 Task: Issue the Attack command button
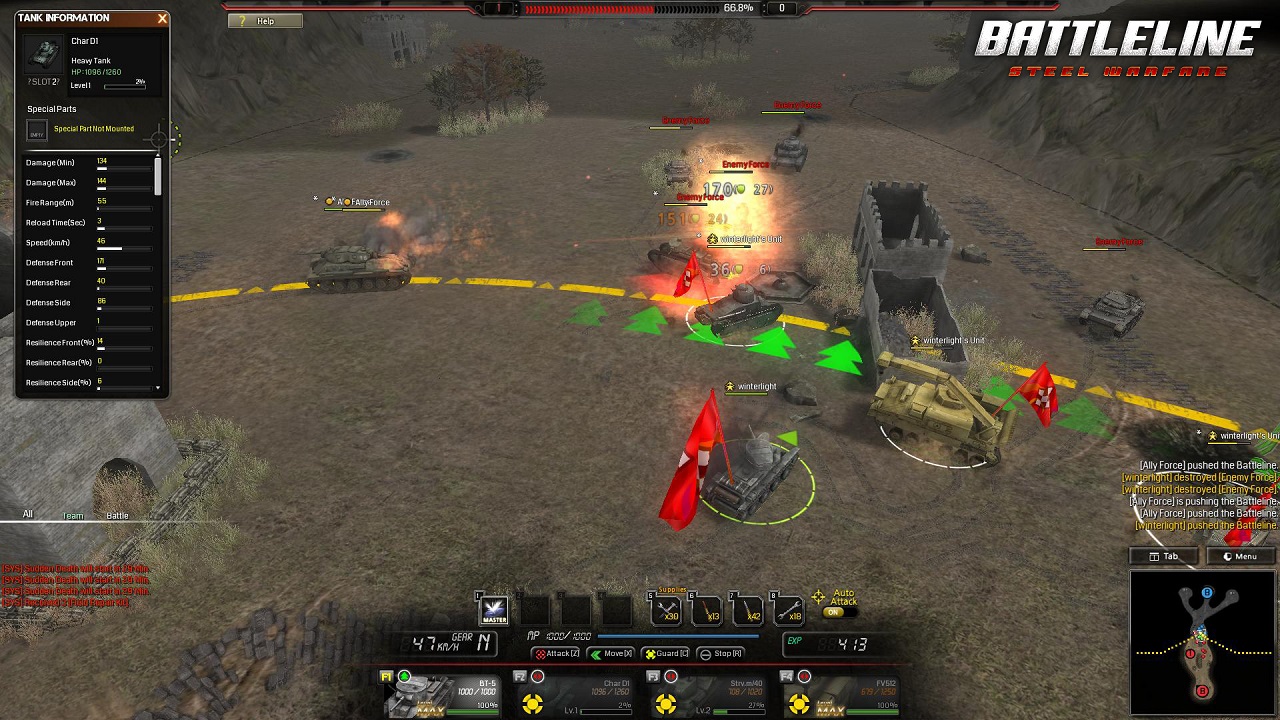(557, 654)
